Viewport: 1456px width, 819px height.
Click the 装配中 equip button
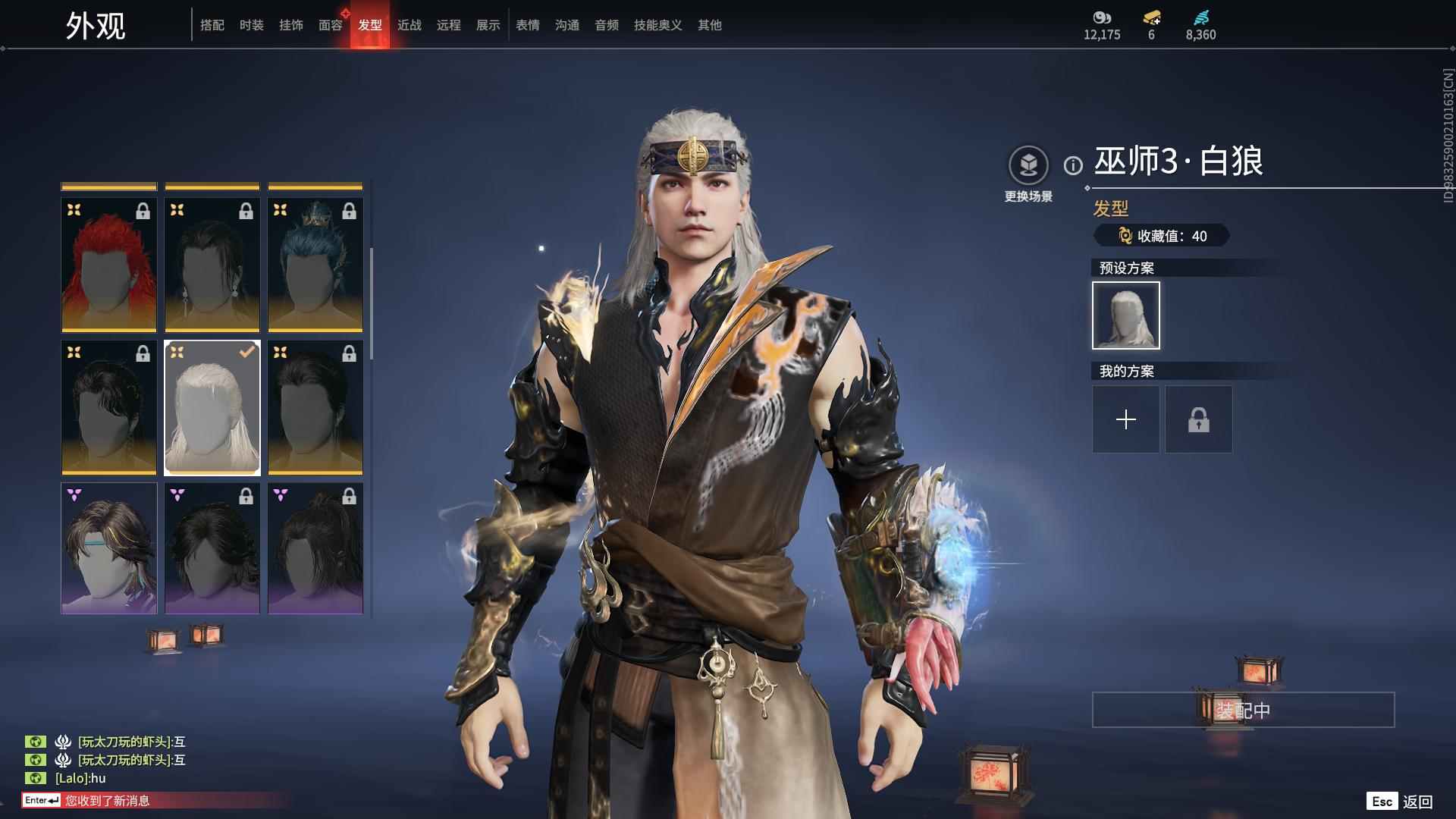coord(1243,710)
